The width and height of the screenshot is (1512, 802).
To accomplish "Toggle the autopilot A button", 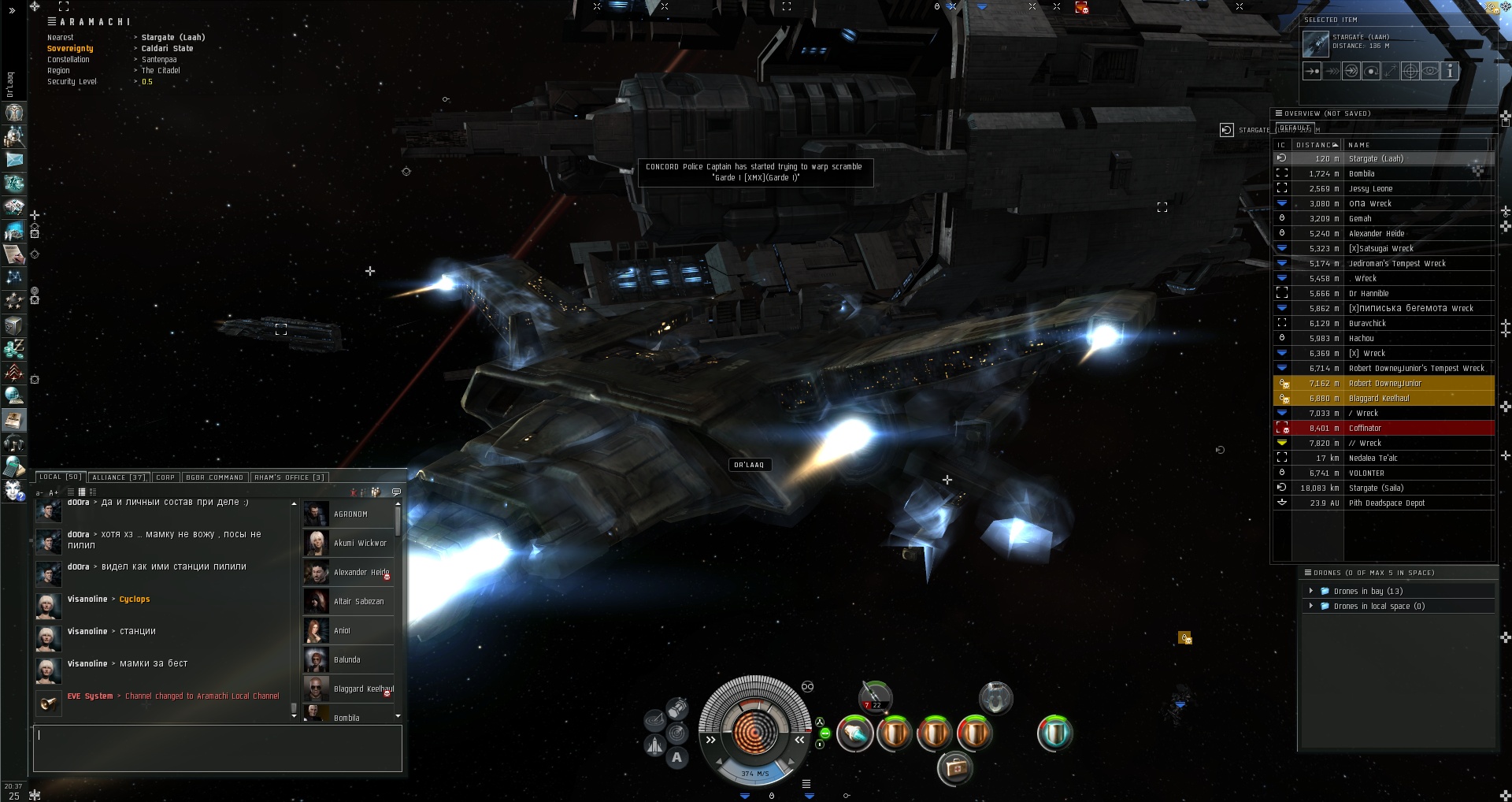I will coord(676,758).
